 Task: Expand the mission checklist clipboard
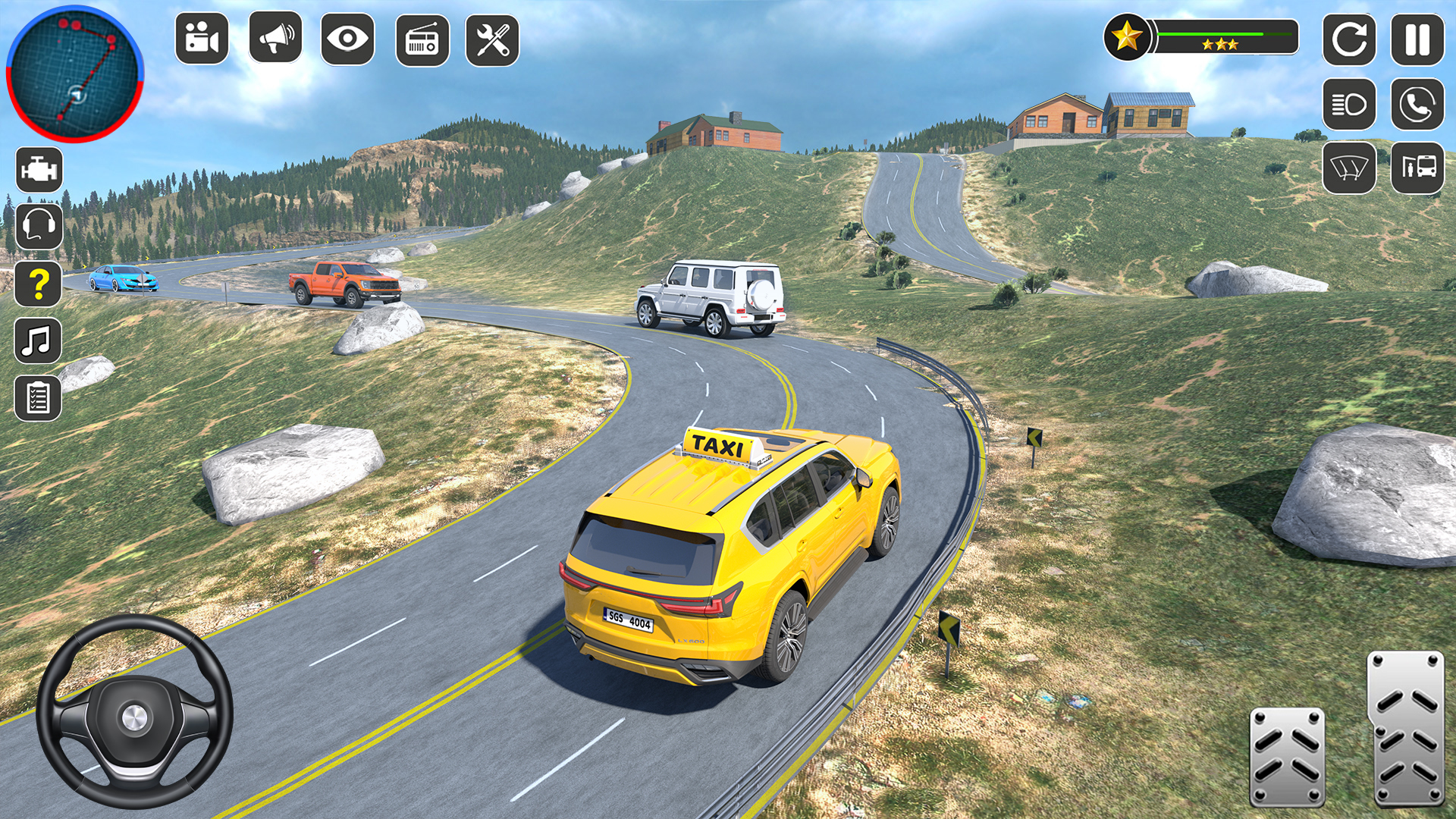pos(39,397)
